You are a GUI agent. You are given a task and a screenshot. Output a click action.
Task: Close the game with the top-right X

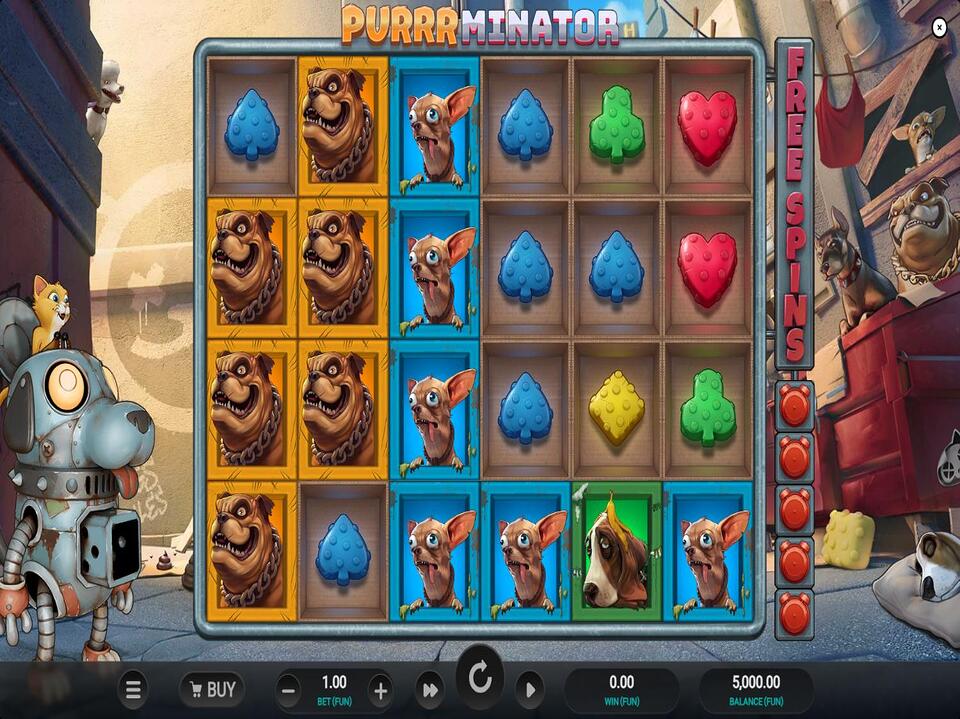pyautogui.click(x=939, y=28)
